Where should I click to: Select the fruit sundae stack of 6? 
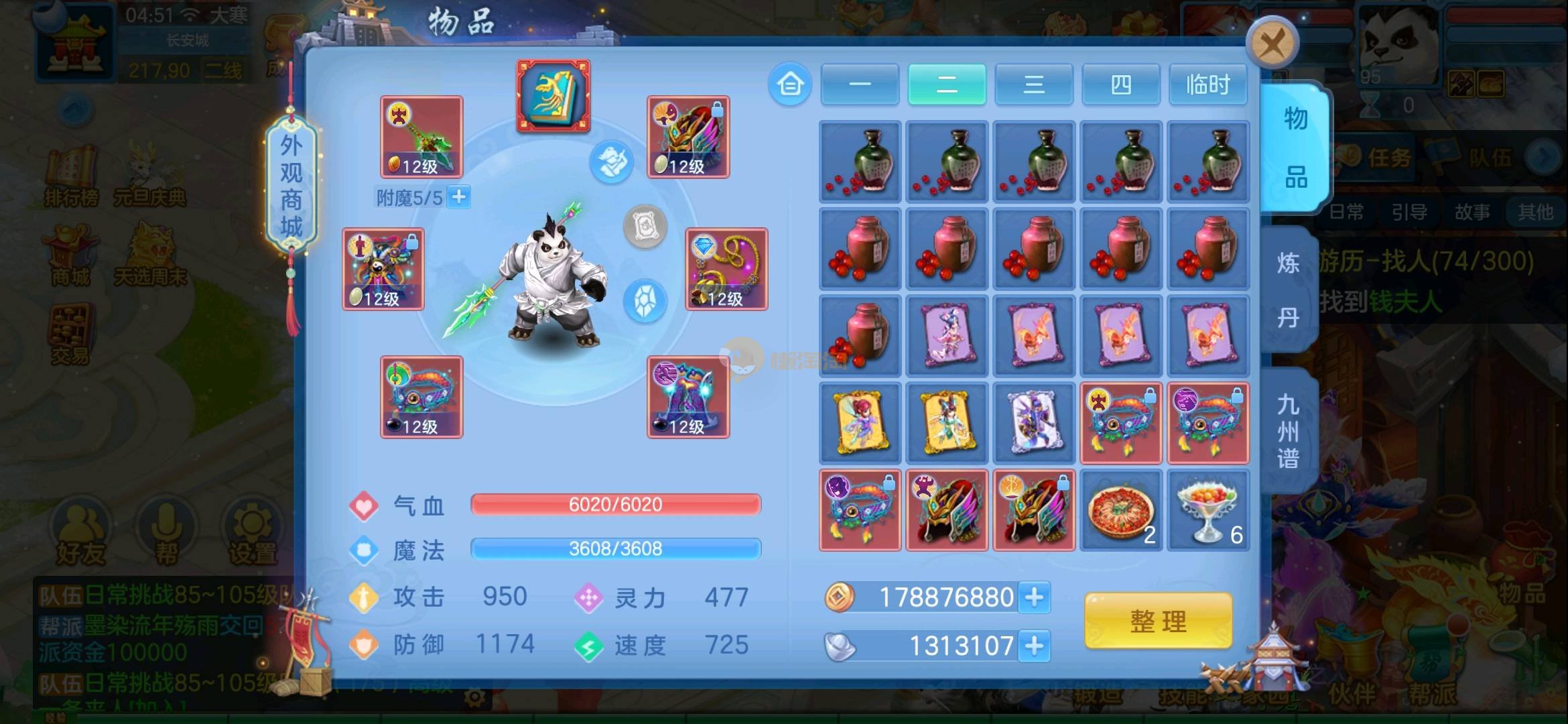click(x=1208, y=511)
